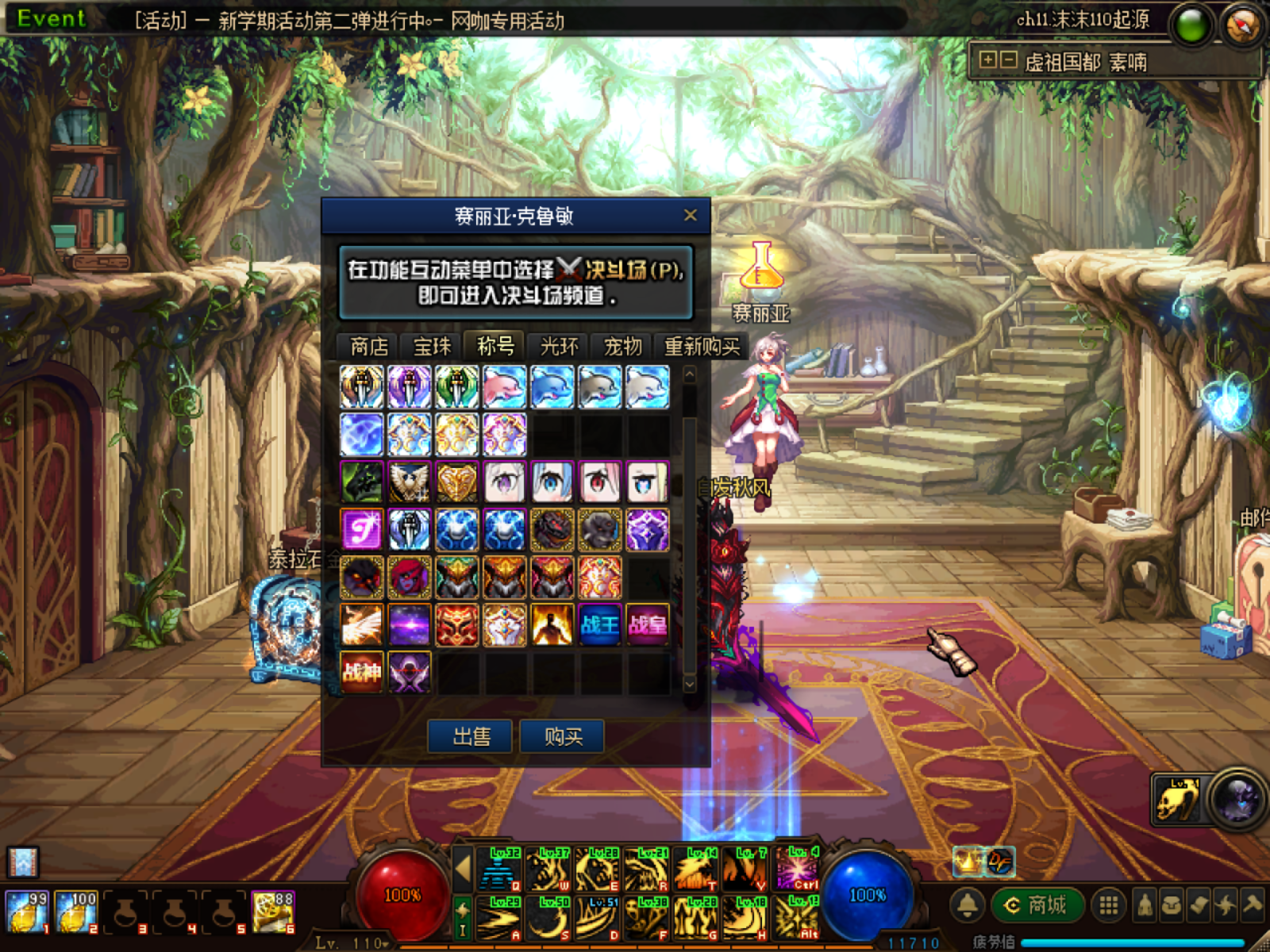The height and width of the screenshot is (952, 1270).
Task: Click the bell notification icon
Action: click(x=968, y=905)
